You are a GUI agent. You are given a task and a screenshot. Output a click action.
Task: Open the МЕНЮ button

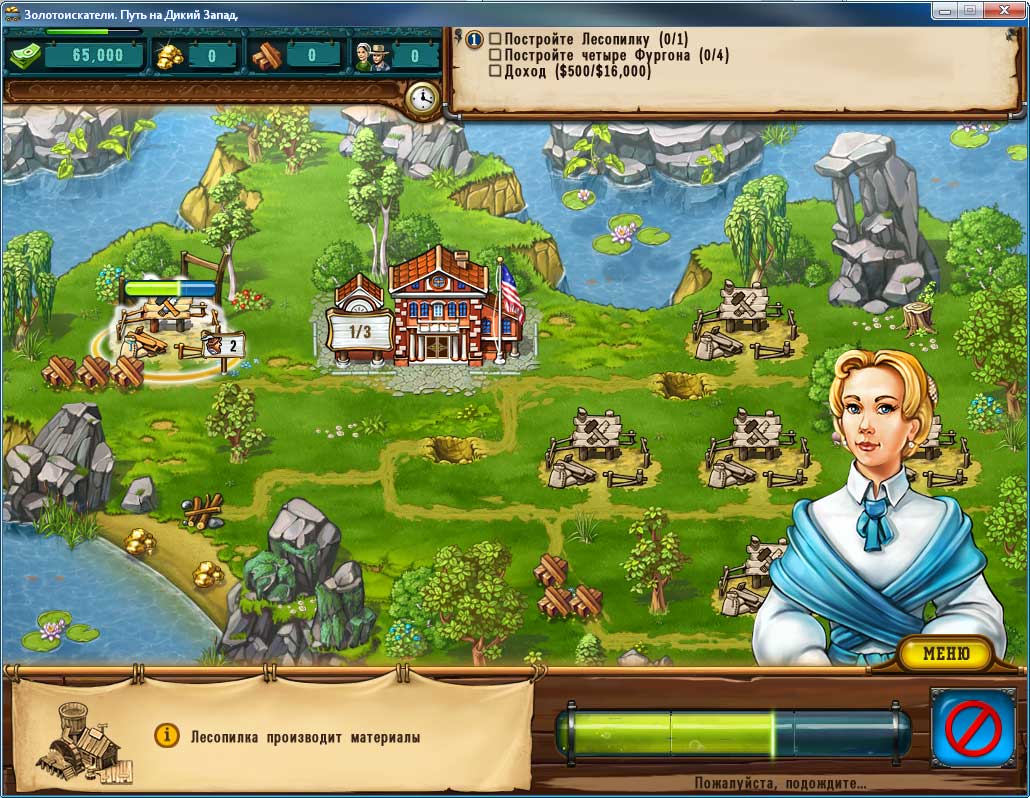[945, 654]
